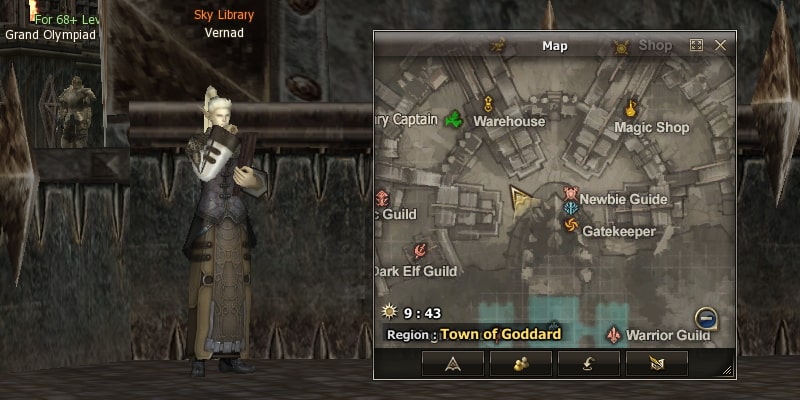Zoom out the map with the minus button
This screenshot has width=800, height=400.
(706, 319)
